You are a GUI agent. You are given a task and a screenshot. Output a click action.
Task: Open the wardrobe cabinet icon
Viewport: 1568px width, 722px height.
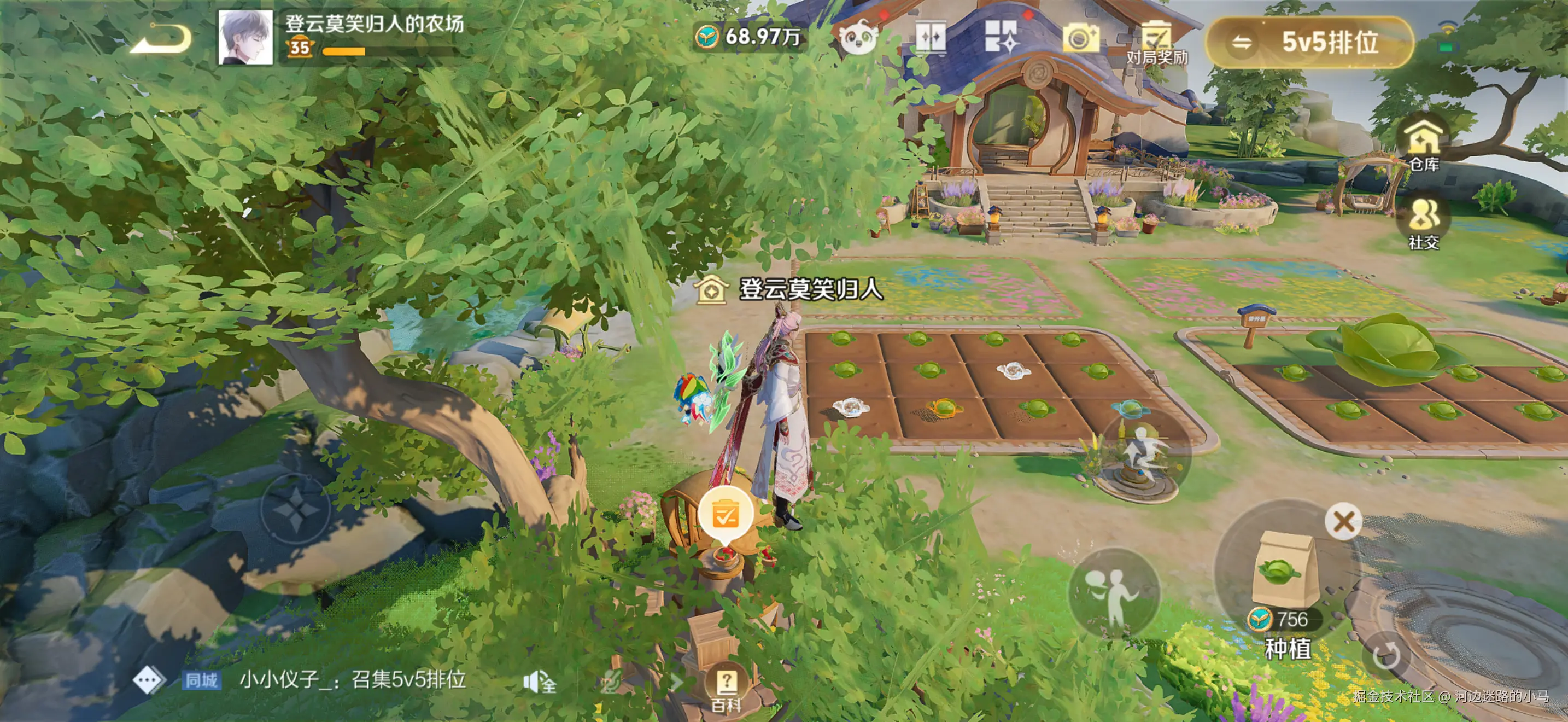tap(930, 38)
